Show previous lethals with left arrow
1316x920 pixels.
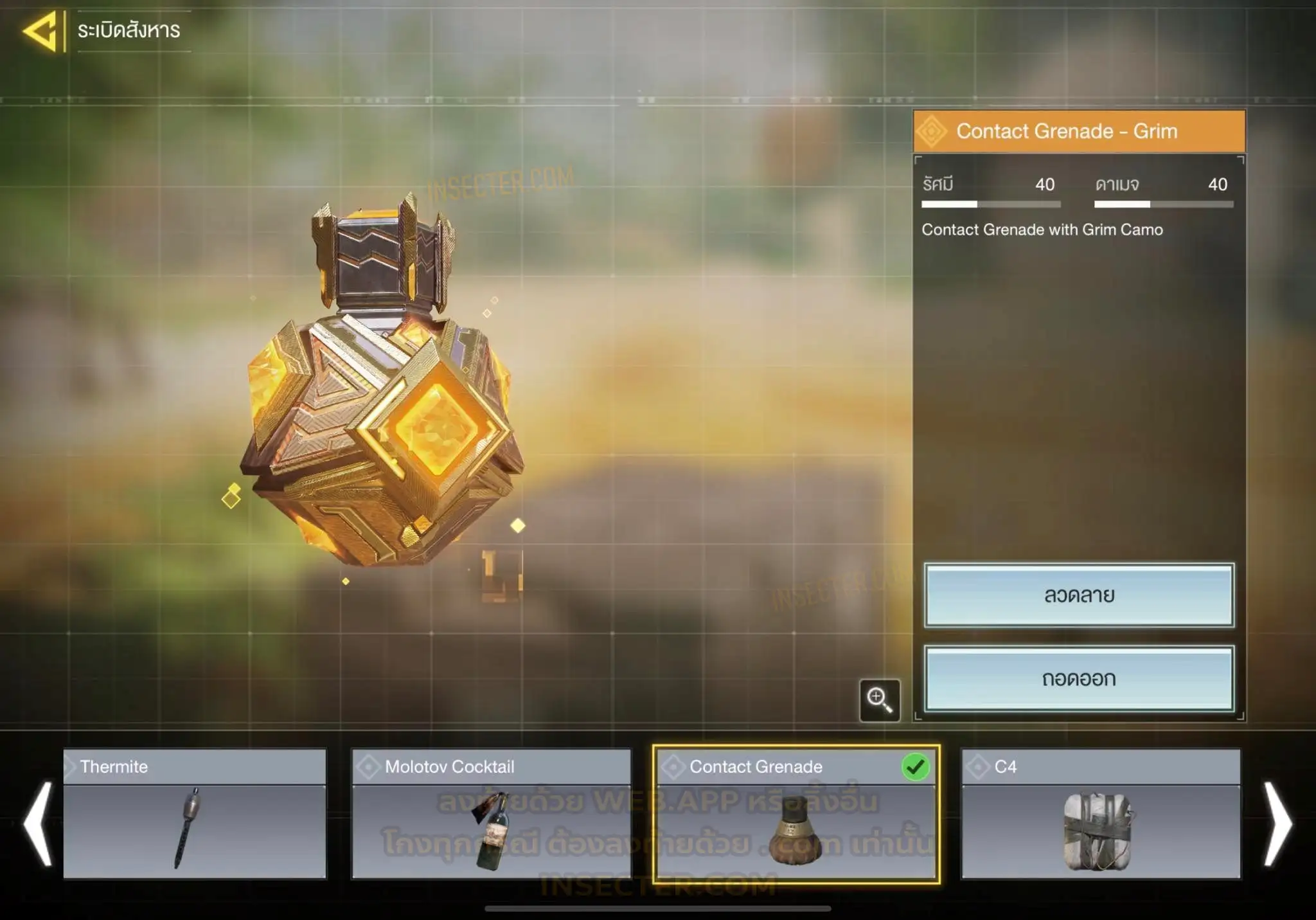pos(37,824)
